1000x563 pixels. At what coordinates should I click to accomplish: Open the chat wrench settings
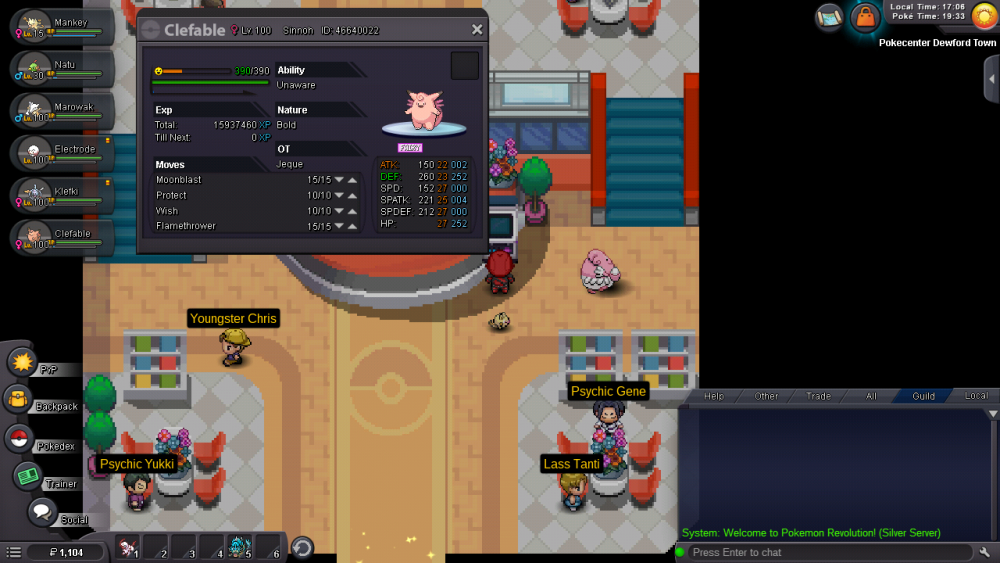point(985,552)
